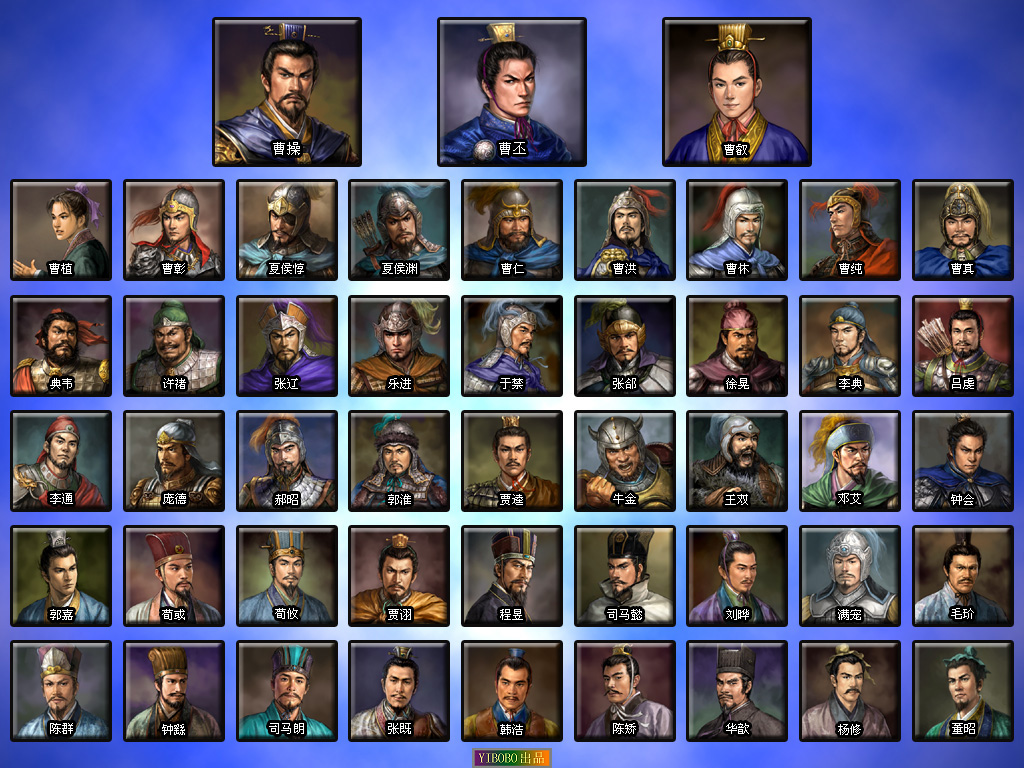This screenshot has width=1024, height=768.
Task: Select general 夏侯惇
Action: tap(287, 230)
